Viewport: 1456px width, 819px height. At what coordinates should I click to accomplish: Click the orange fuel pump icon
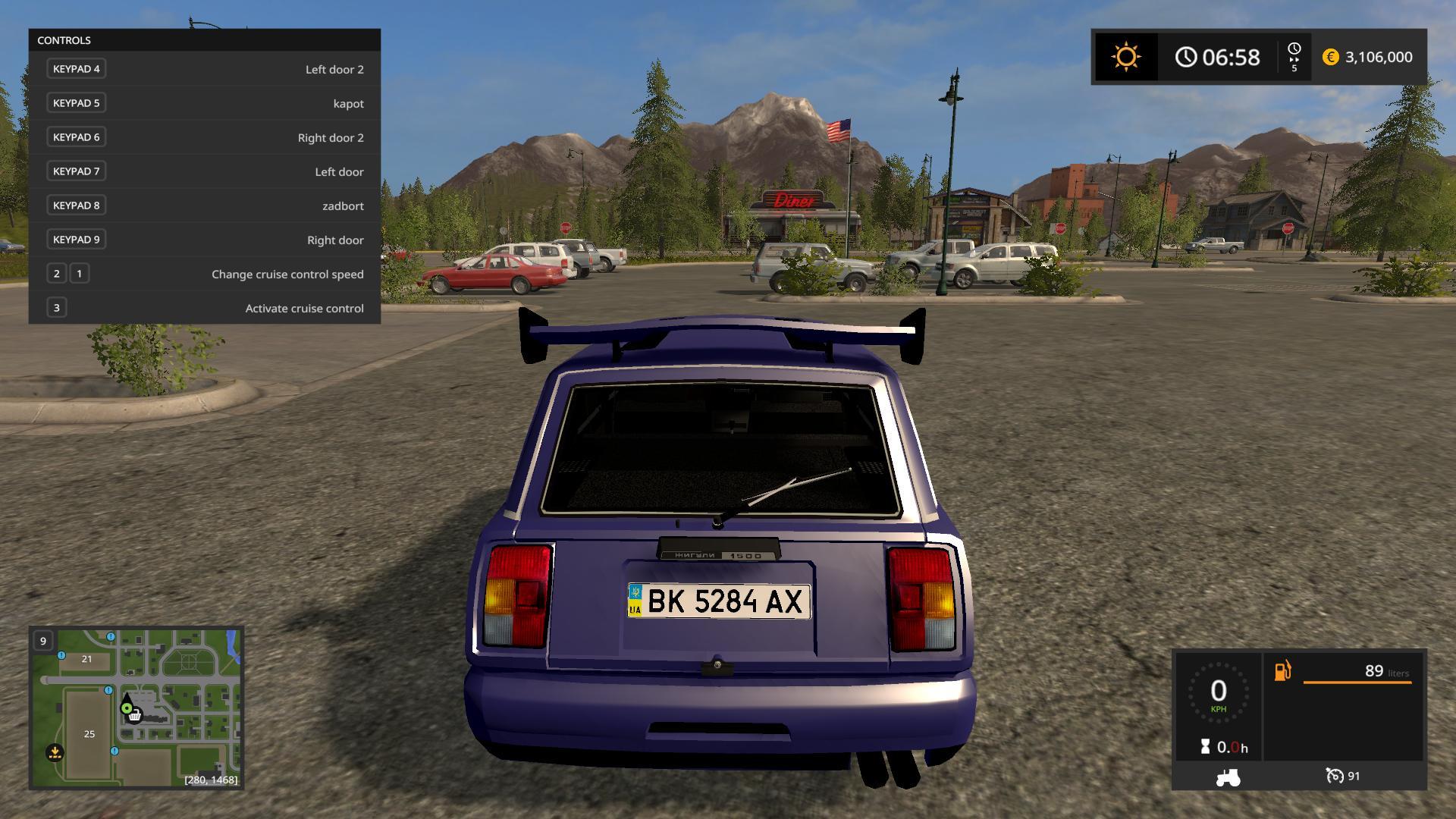coord(1282,671)
